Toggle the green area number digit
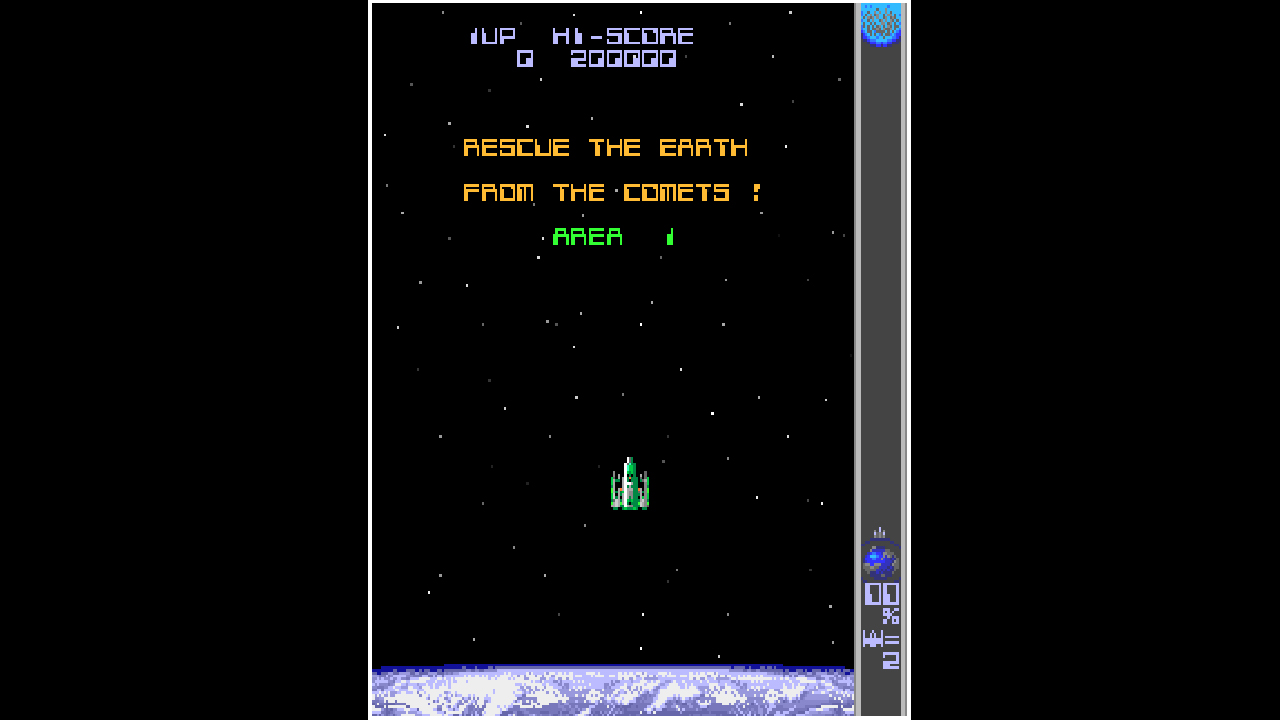This screenshot has width=1280, height=720. tap(669, 236)
